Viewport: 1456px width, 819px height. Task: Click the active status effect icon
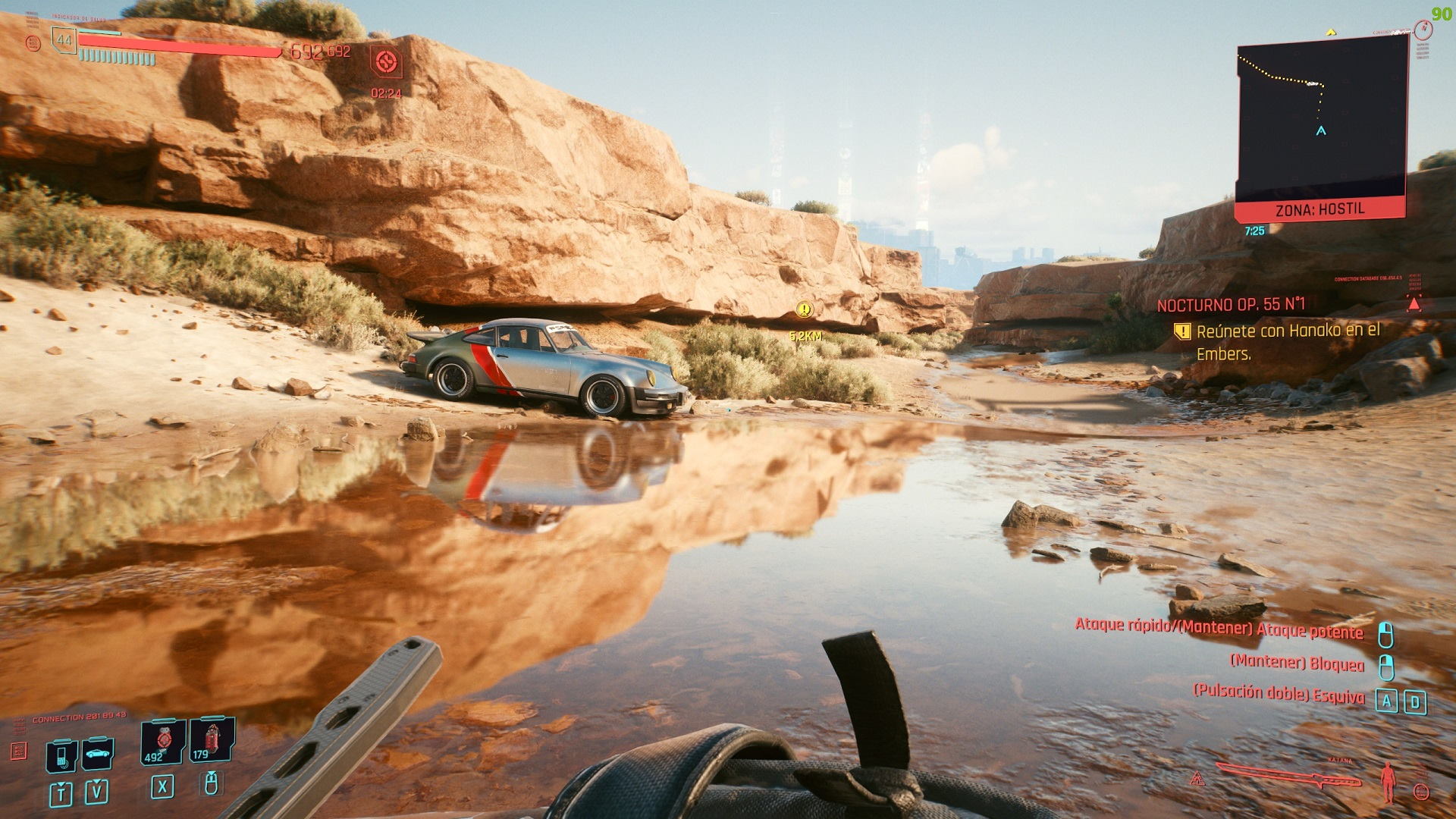[386, 62]
